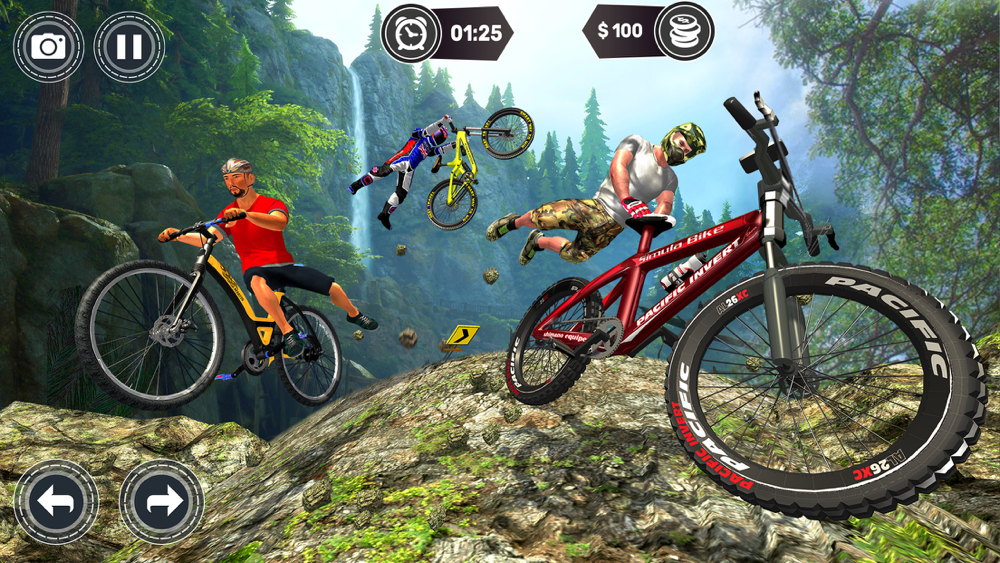
Task: Tap the coin stack icon
Action: (x=684, y=31)
